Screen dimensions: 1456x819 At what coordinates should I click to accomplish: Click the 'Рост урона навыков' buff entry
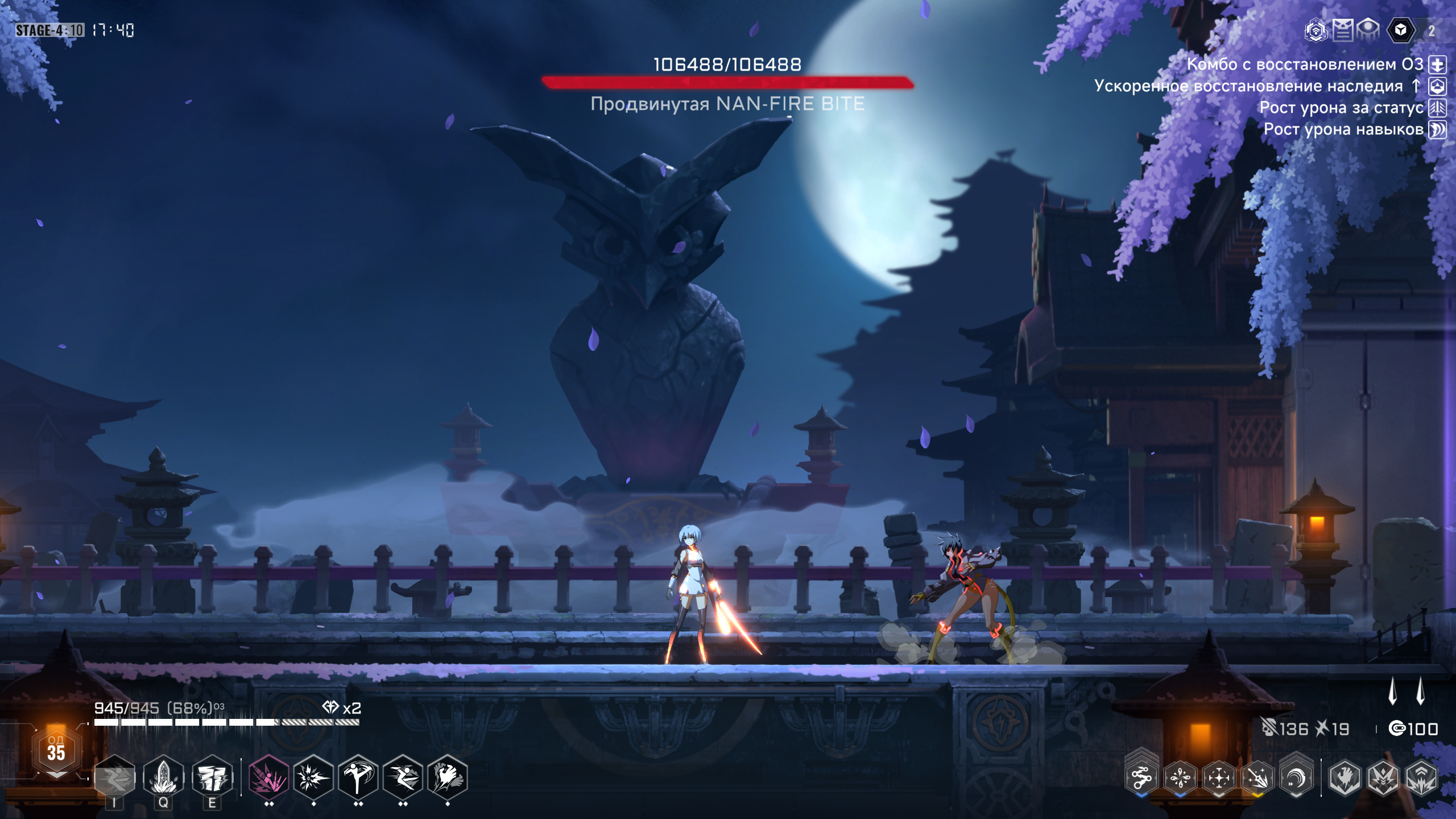point(1343,130)
